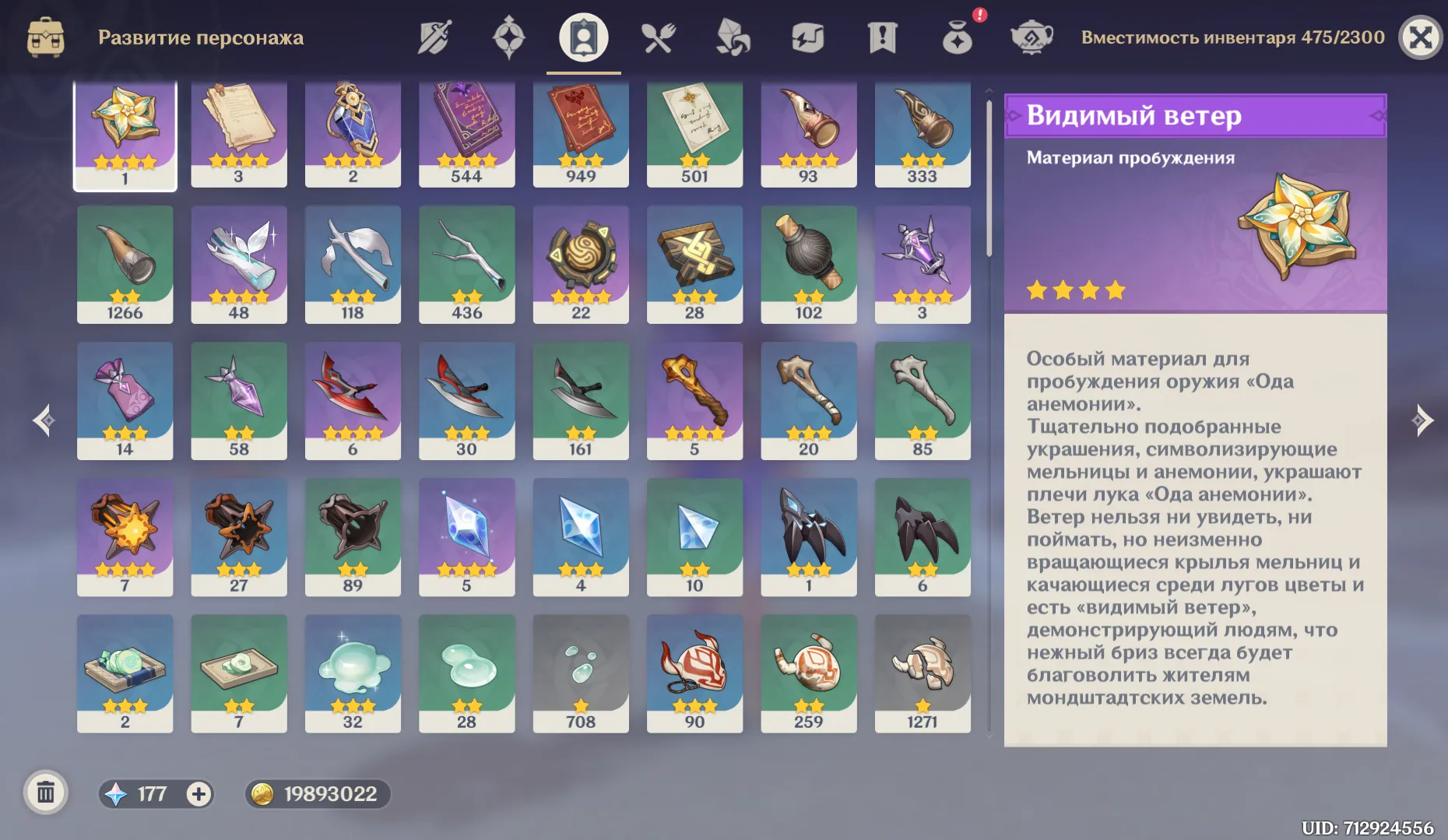Switch to the artifacts tab

(508, 37)
